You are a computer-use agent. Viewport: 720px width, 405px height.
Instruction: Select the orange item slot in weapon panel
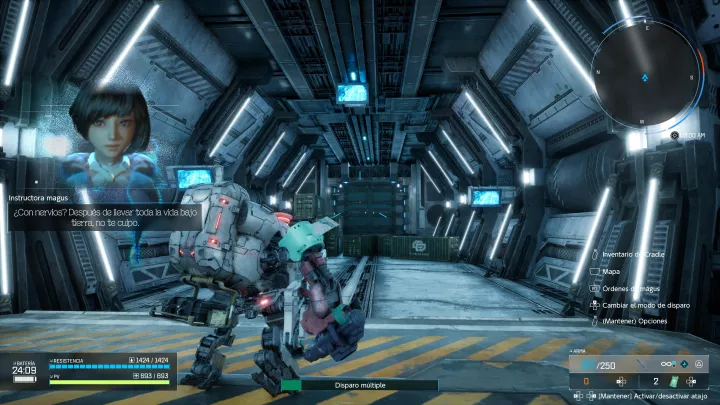coord(587,381)
